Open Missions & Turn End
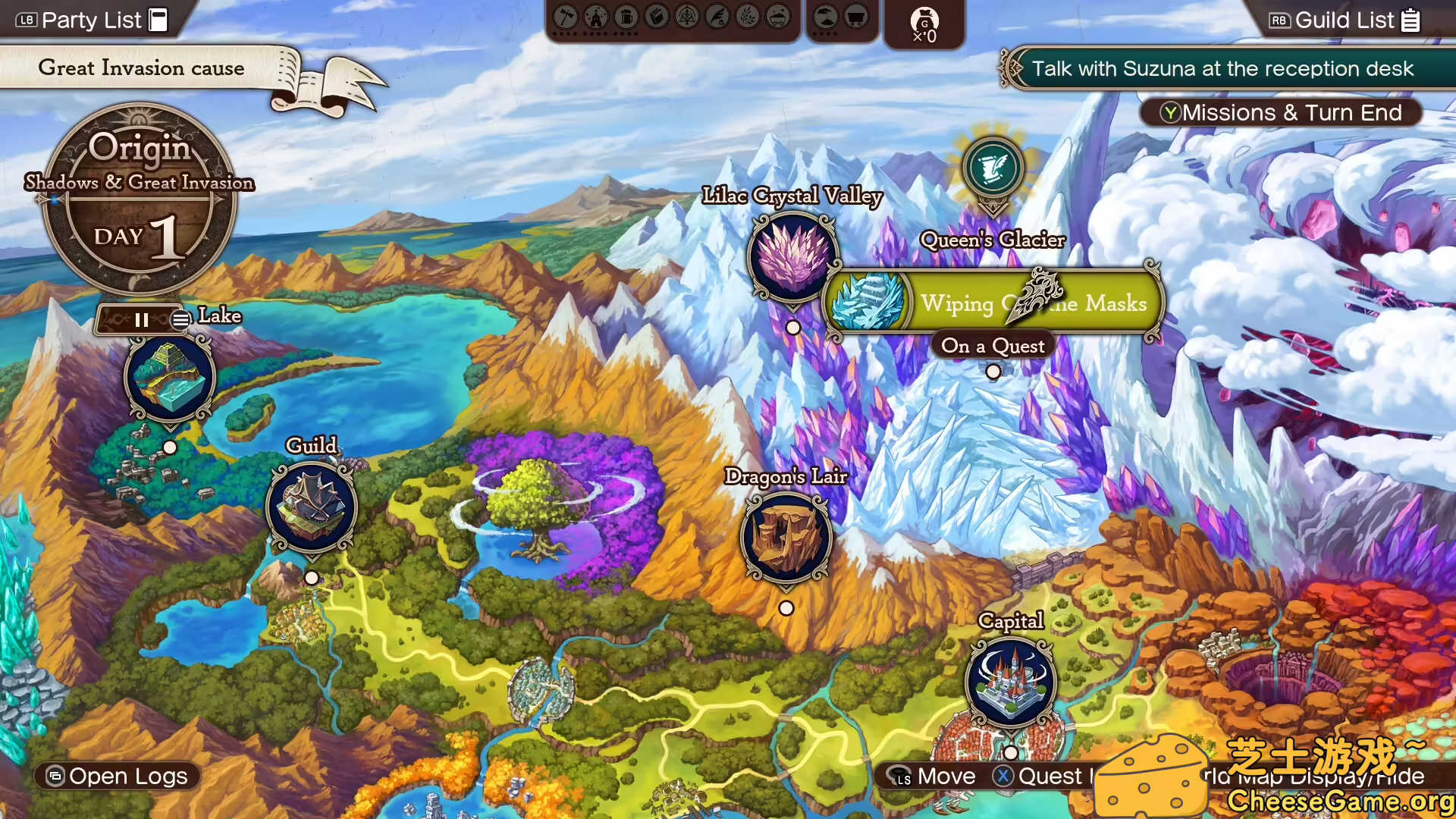This screenshot has height=819, width=1456. click(x=1281, y=113)
